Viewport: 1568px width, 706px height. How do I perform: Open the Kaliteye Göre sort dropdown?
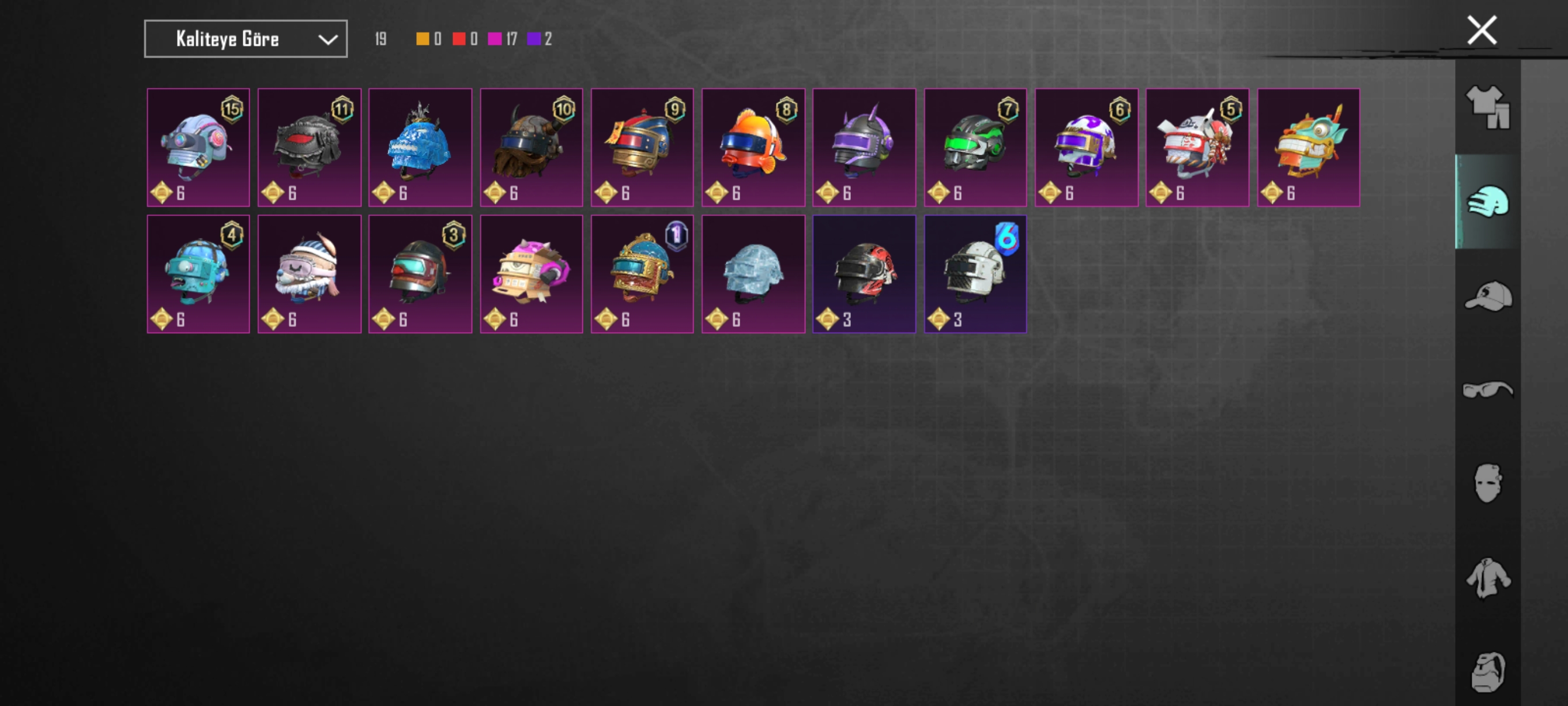pyautogui.click(x=246, y=39)
